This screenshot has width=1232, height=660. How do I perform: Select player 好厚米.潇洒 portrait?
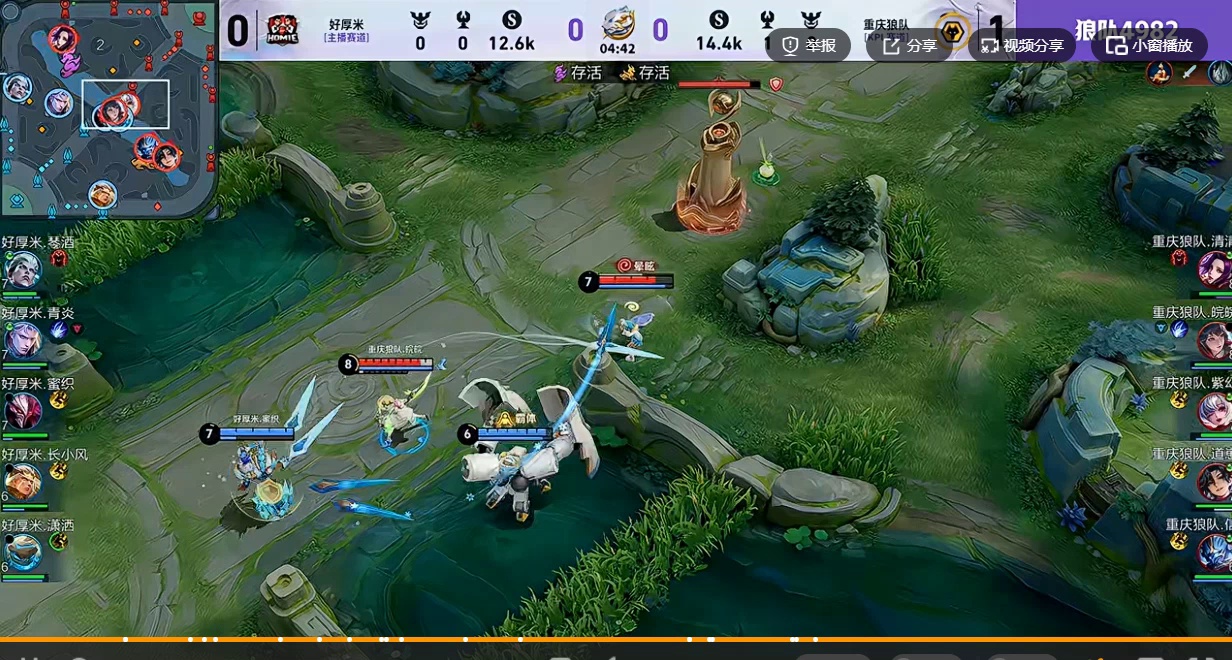[x=22, y=552]
